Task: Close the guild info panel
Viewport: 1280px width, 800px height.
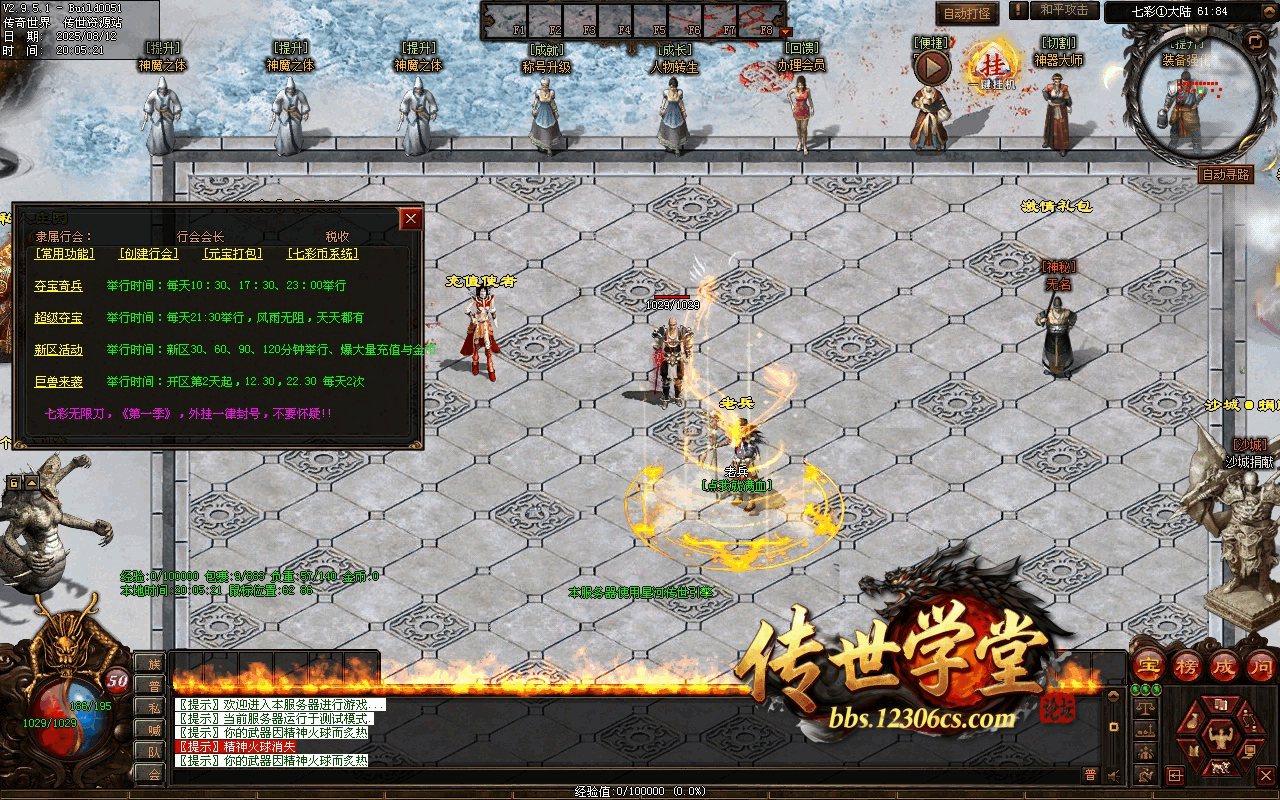Action: pos(410,219)
